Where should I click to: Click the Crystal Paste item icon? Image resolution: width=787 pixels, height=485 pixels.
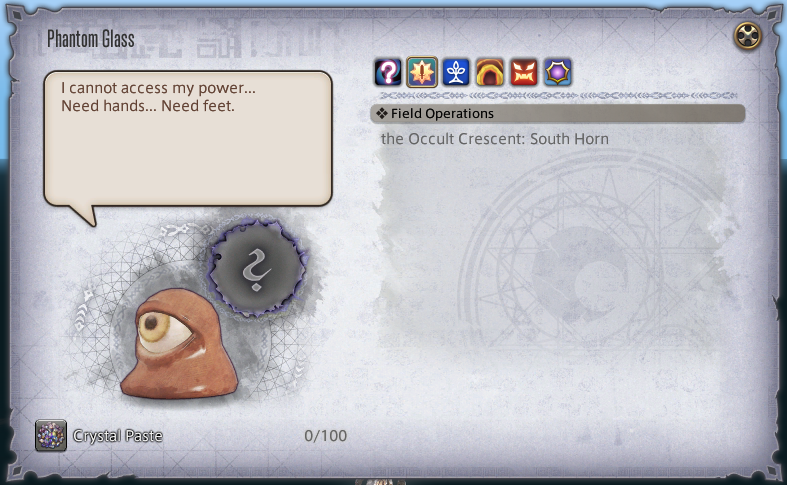(51, 435)
